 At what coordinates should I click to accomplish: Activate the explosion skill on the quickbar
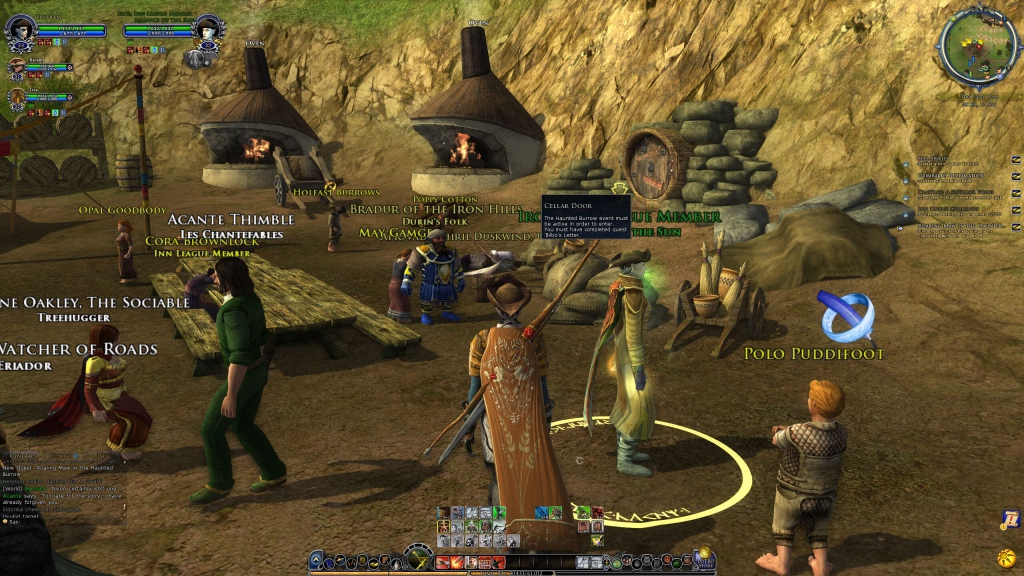455,562
